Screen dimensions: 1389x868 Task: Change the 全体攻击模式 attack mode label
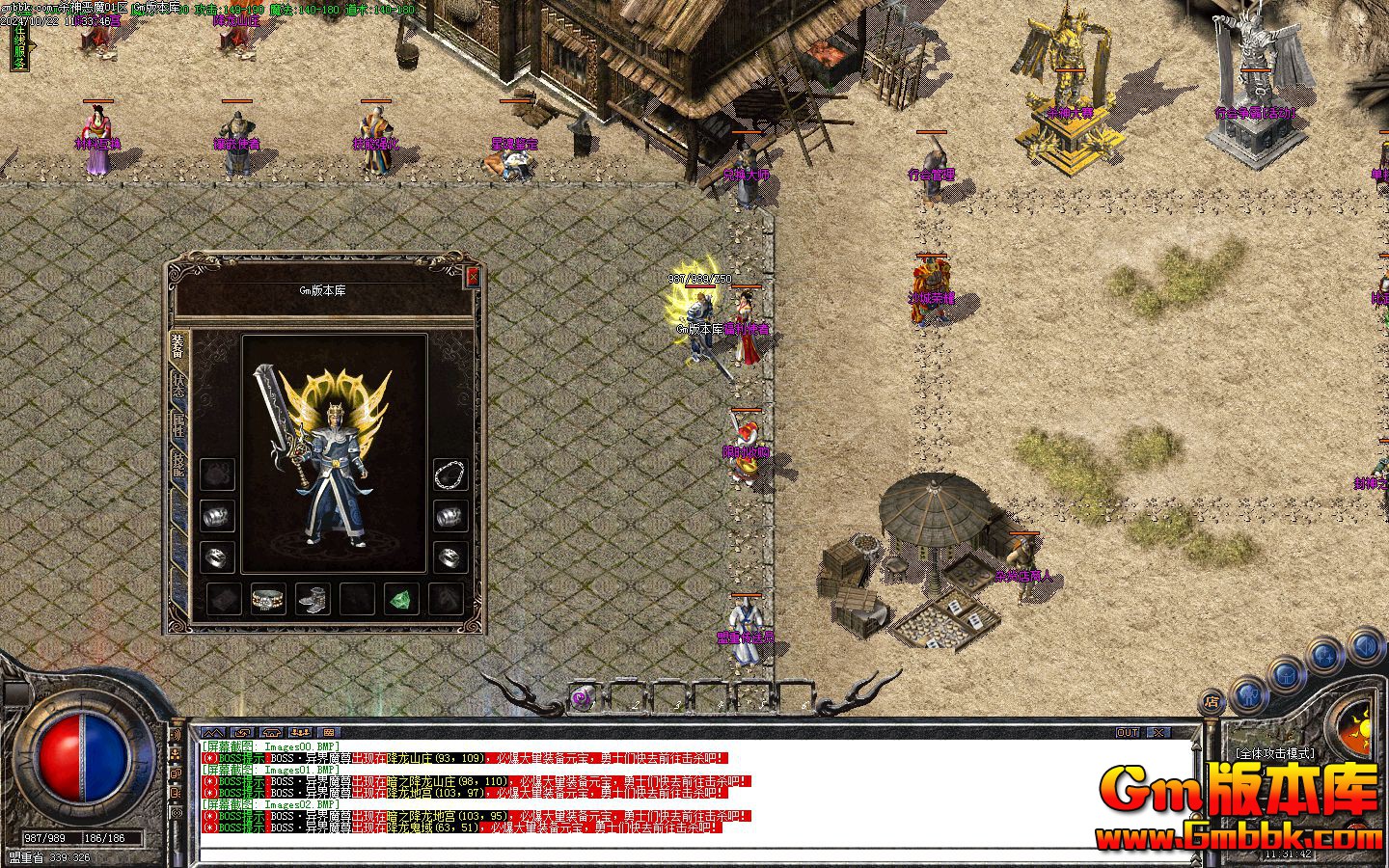tap(1274, 753)
